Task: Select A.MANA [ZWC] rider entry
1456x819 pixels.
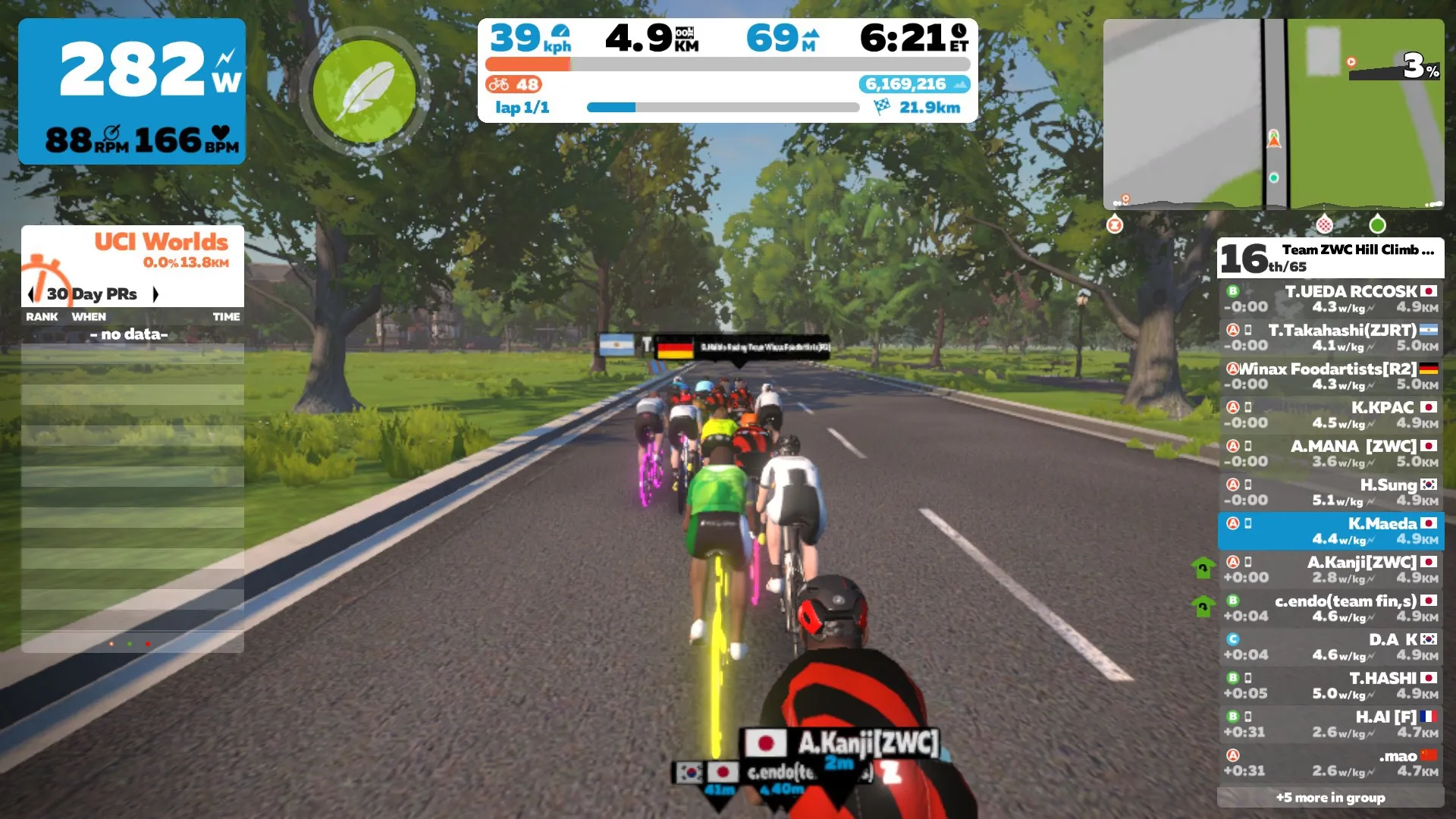Action: tap(1331, 453)
